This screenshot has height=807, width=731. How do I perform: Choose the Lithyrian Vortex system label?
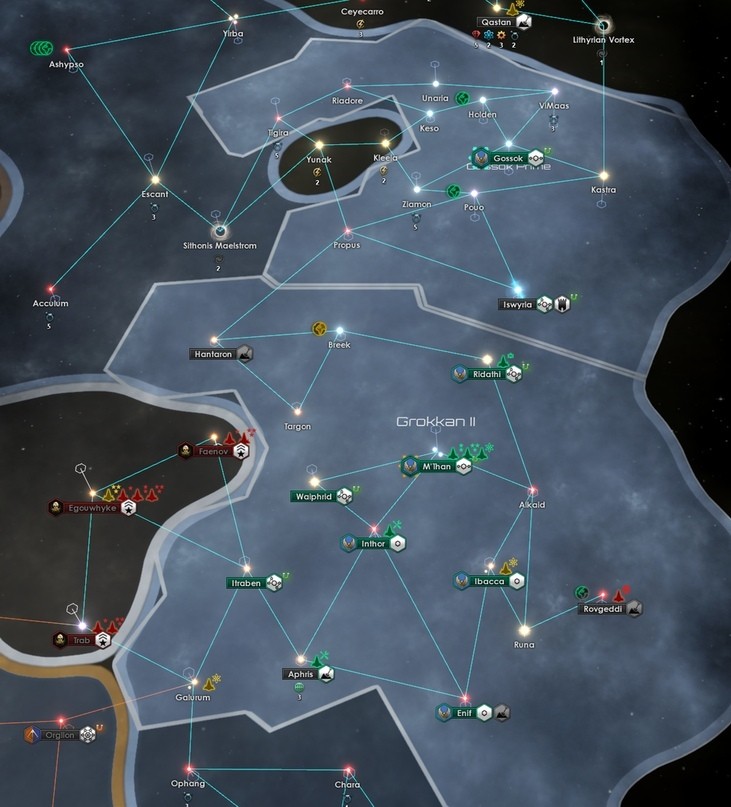[603, 40]
